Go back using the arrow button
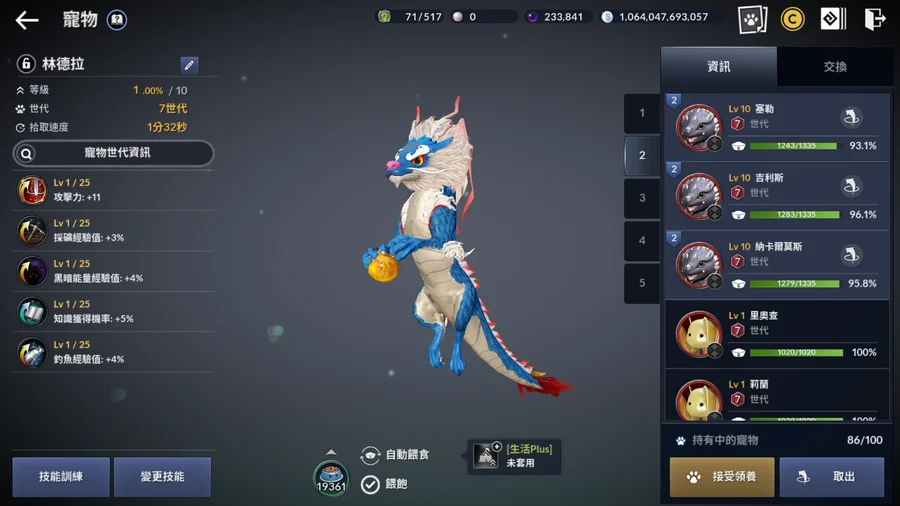The width and height of the screenshot is (900, 506). pos(27,20)
